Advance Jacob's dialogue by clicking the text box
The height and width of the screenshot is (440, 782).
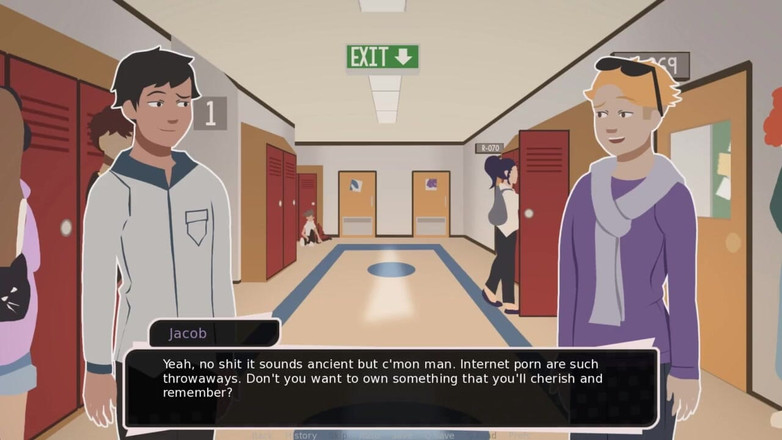tap(390, 380)
